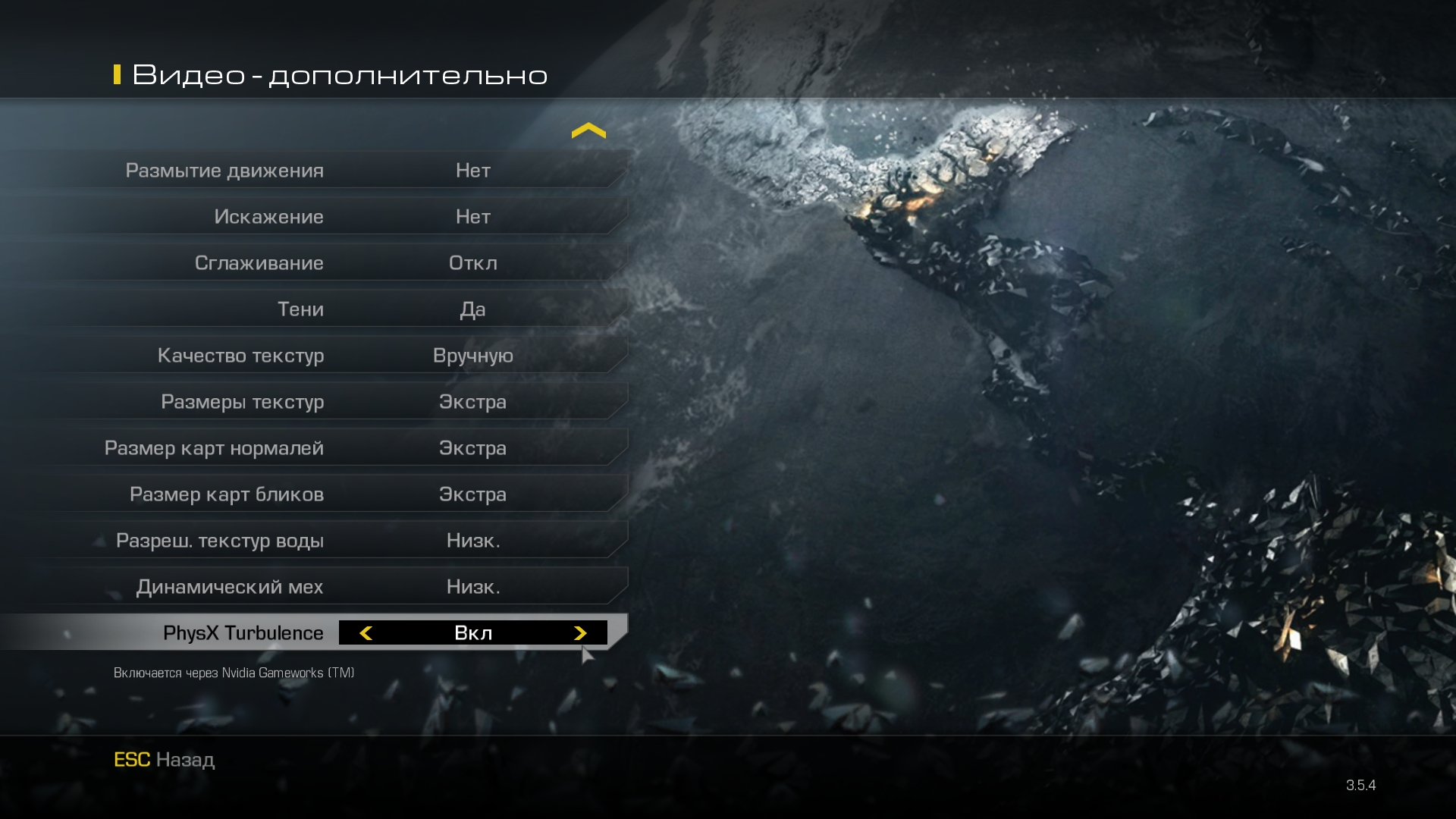Image resolution: width=1456 pixels, height=819 pixels.
Task: Select the Размер карт нормалей row
Action: click(x=315, y=447)
